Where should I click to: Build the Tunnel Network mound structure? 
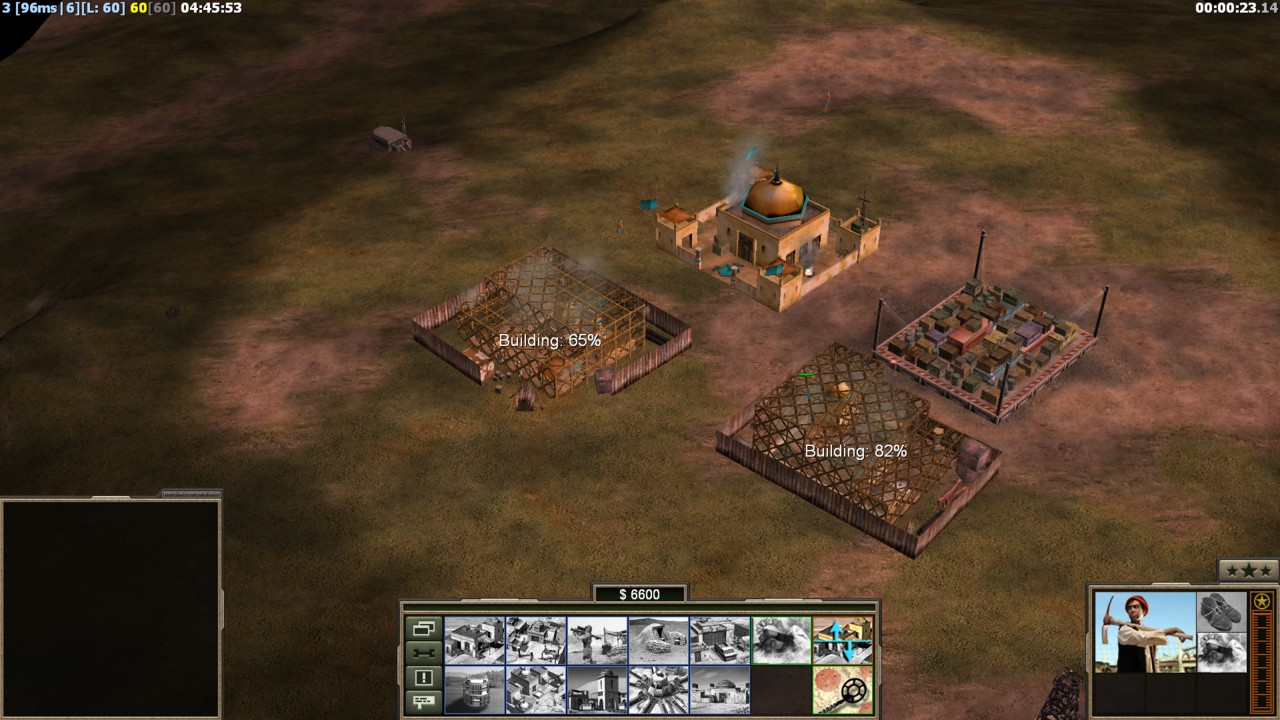pyautogui.click(x=658, y=640)
